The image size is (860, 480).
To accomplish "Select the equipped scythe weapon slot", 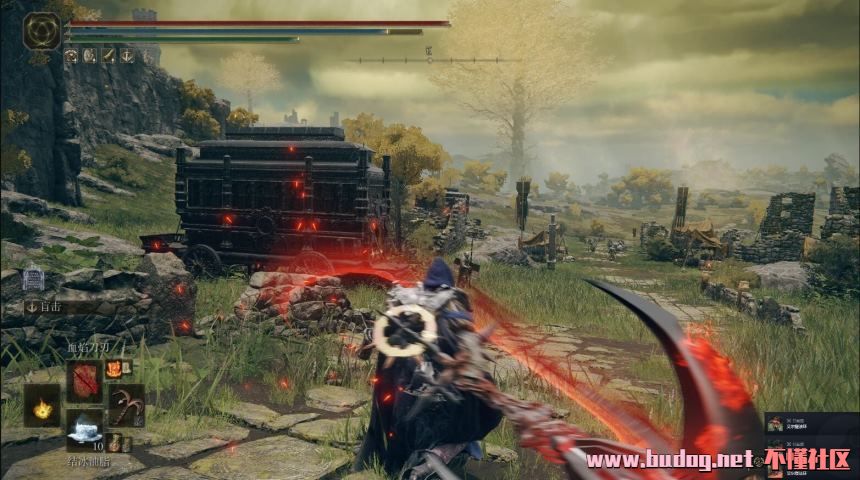I will (x=126, y=405).
